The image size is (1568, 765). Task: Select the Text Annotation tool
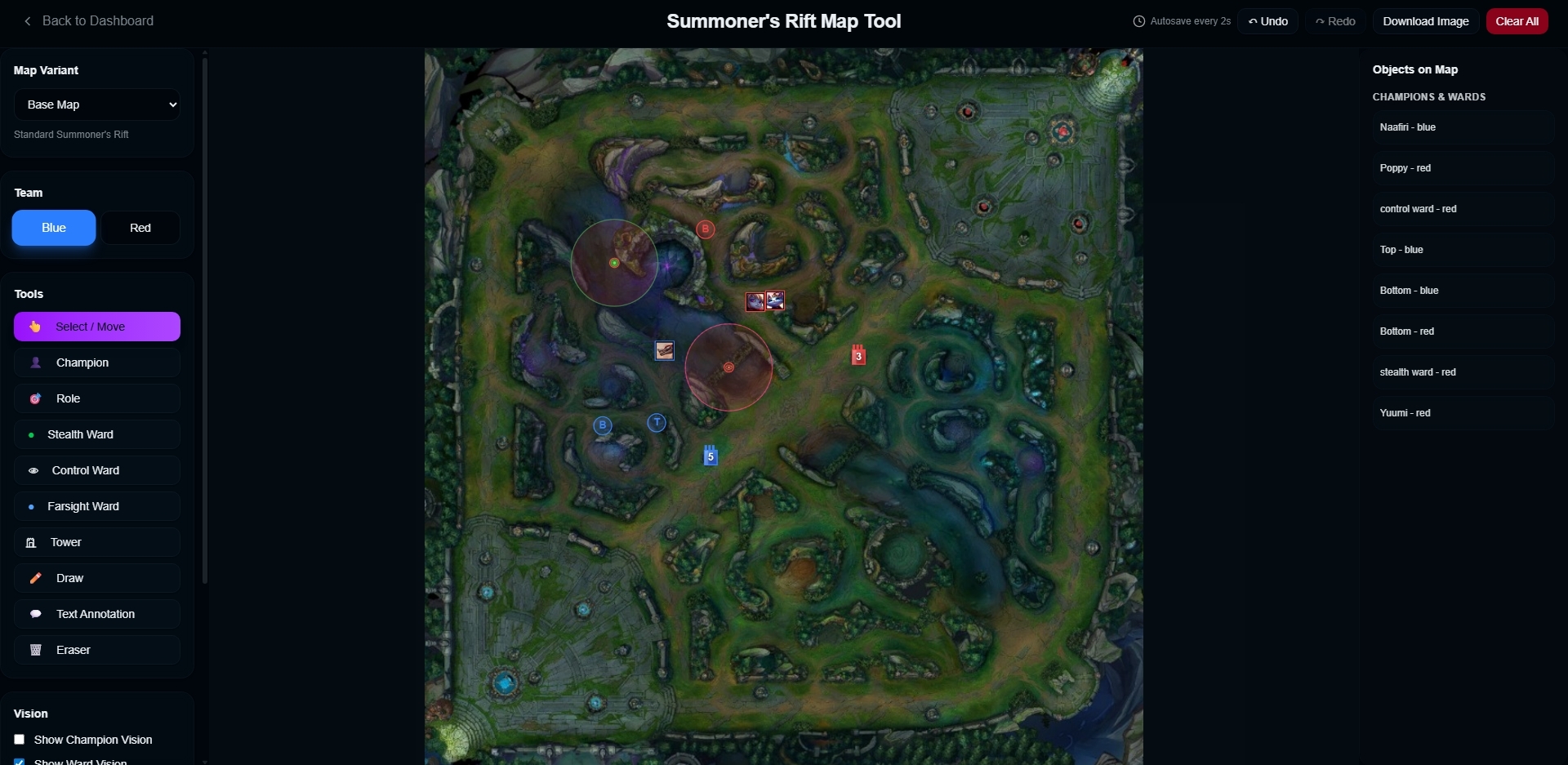click(97, 613)
